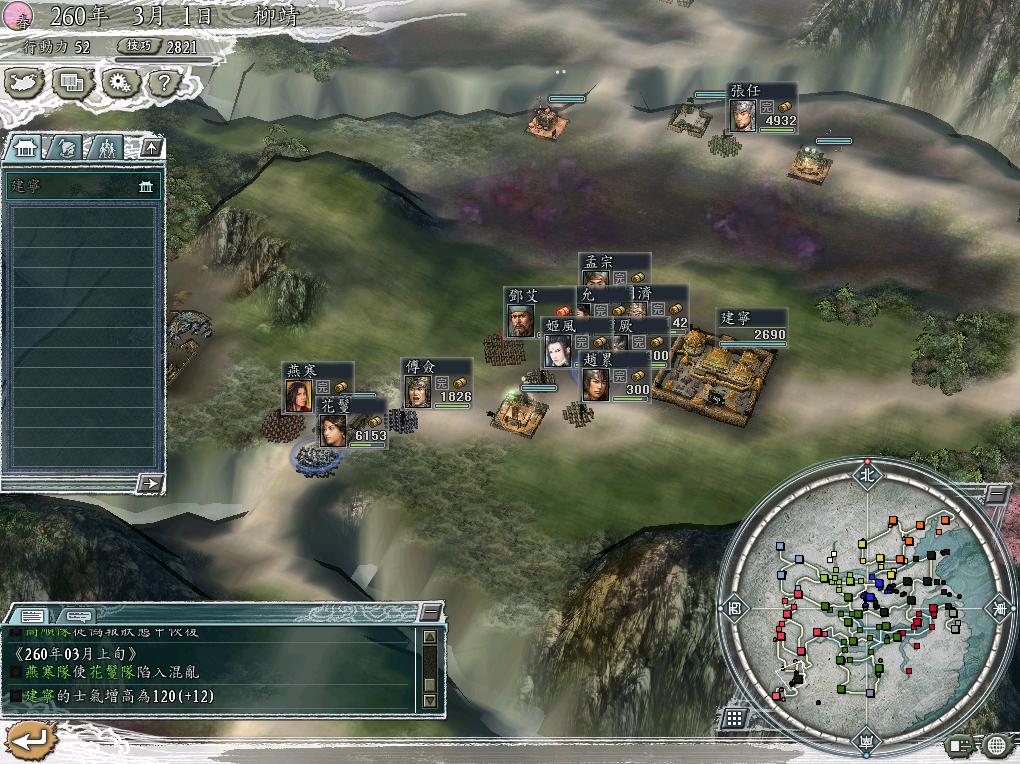Viewport: 1020px width, 764px height.
Task: Open the China map icon button
Action: pyautogui.click(x=26, y=82)
